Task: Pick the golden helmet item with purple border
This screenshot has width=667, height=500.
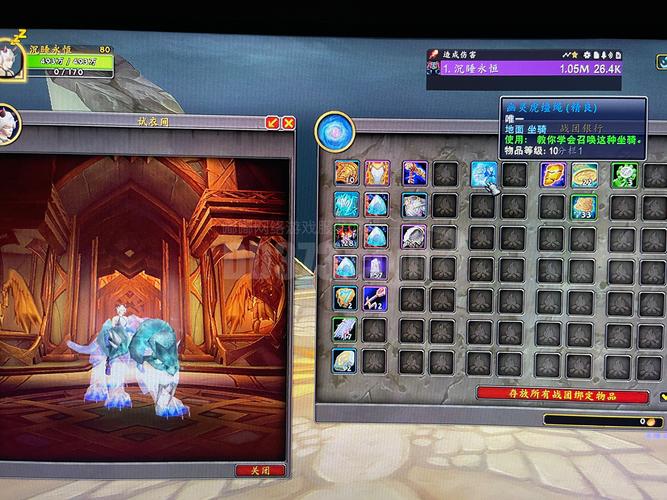Action: pos(552,174)
